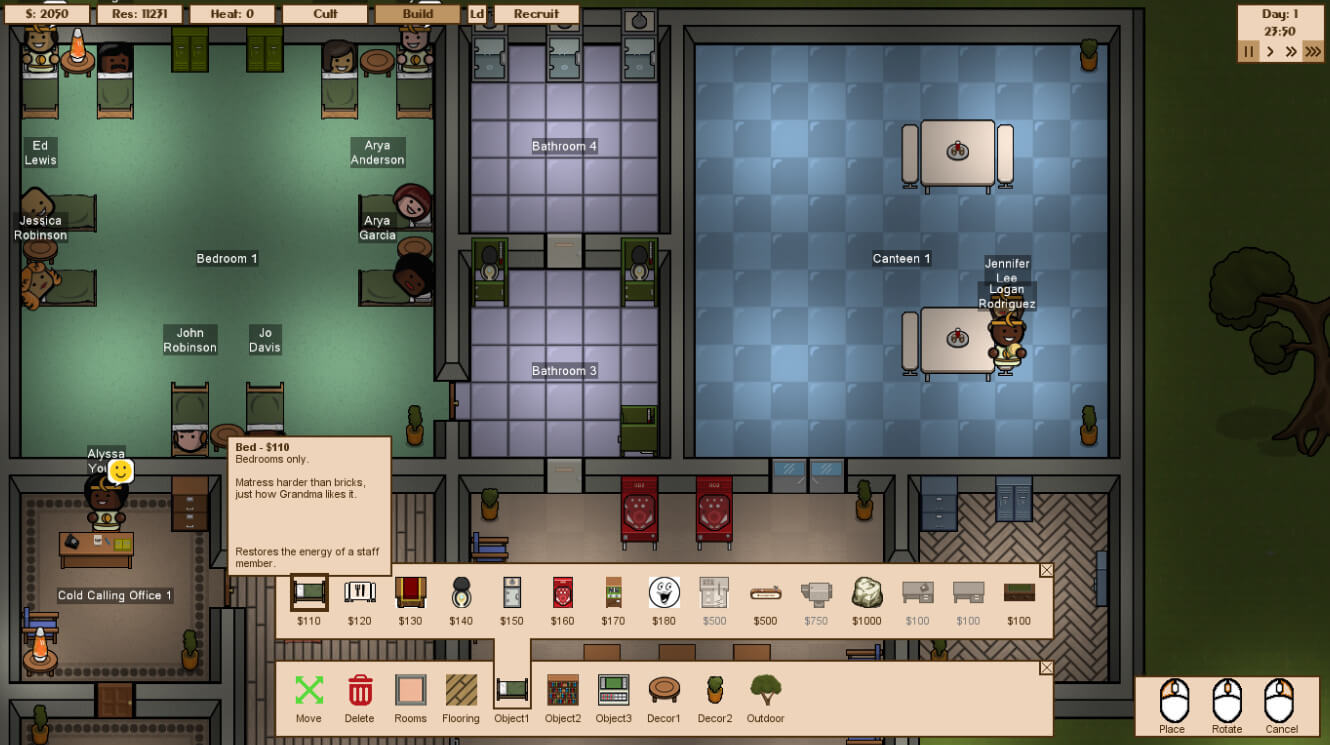Select the $110 bed object

tap(309, 593)
